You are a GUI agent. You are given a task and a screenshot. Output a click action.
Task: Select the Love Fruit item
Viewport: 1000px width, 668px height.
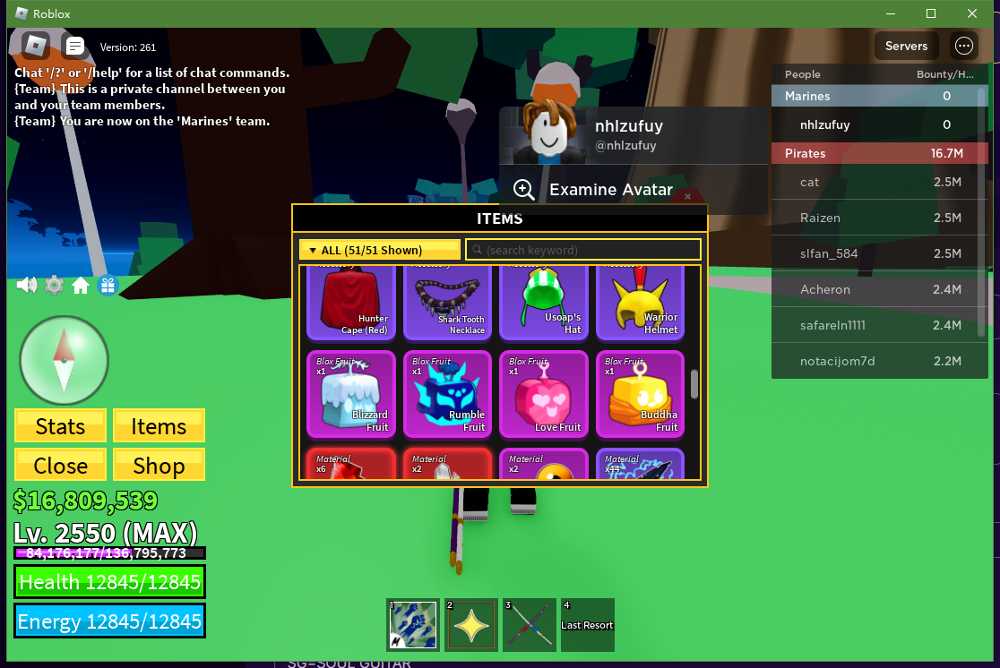coord(543,394)
